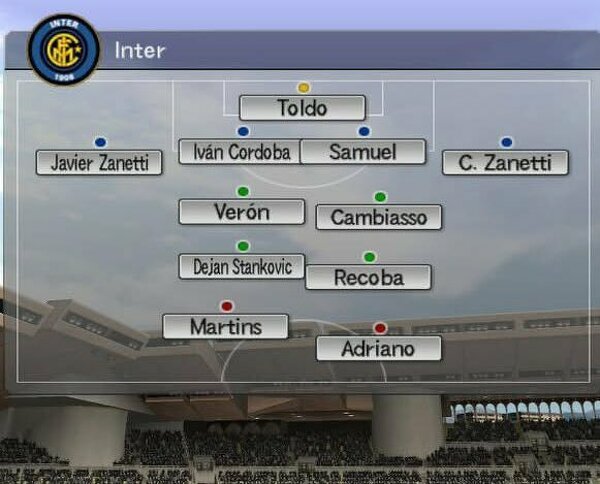Choose Adriano's player label
Image resolution: width=600 pixels, height=484 pixels.
[x=378, y=348]
